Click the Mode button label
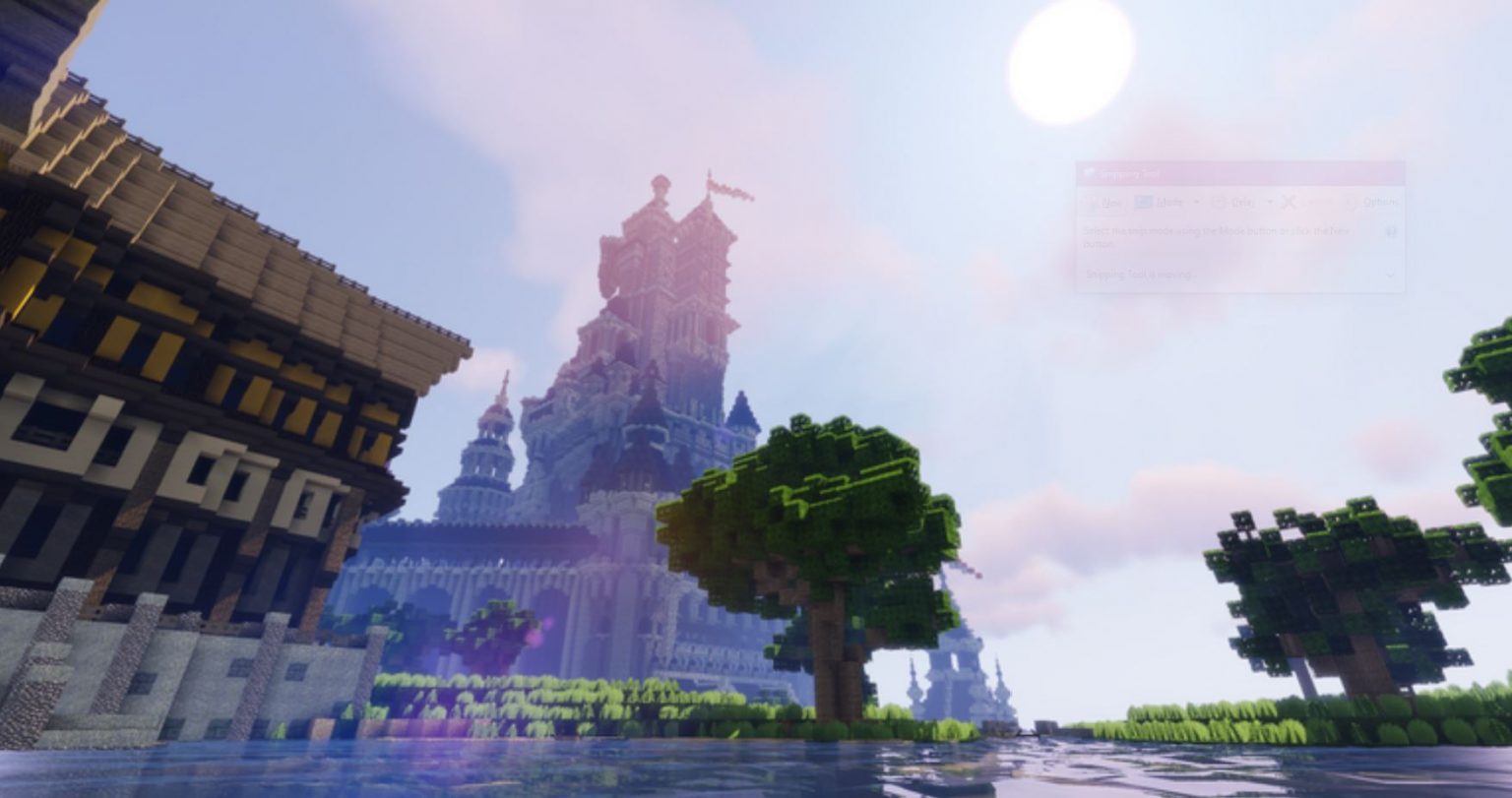This screenshot has height=798, width=1512. (1170, 203)
